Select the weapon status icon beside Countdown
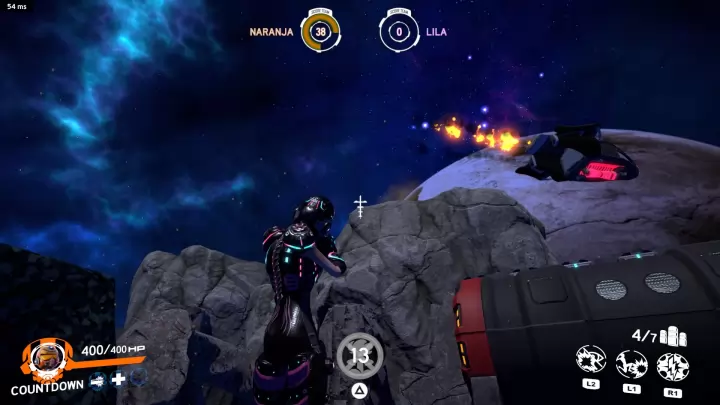The image size is (720, 405). (98, 380)
